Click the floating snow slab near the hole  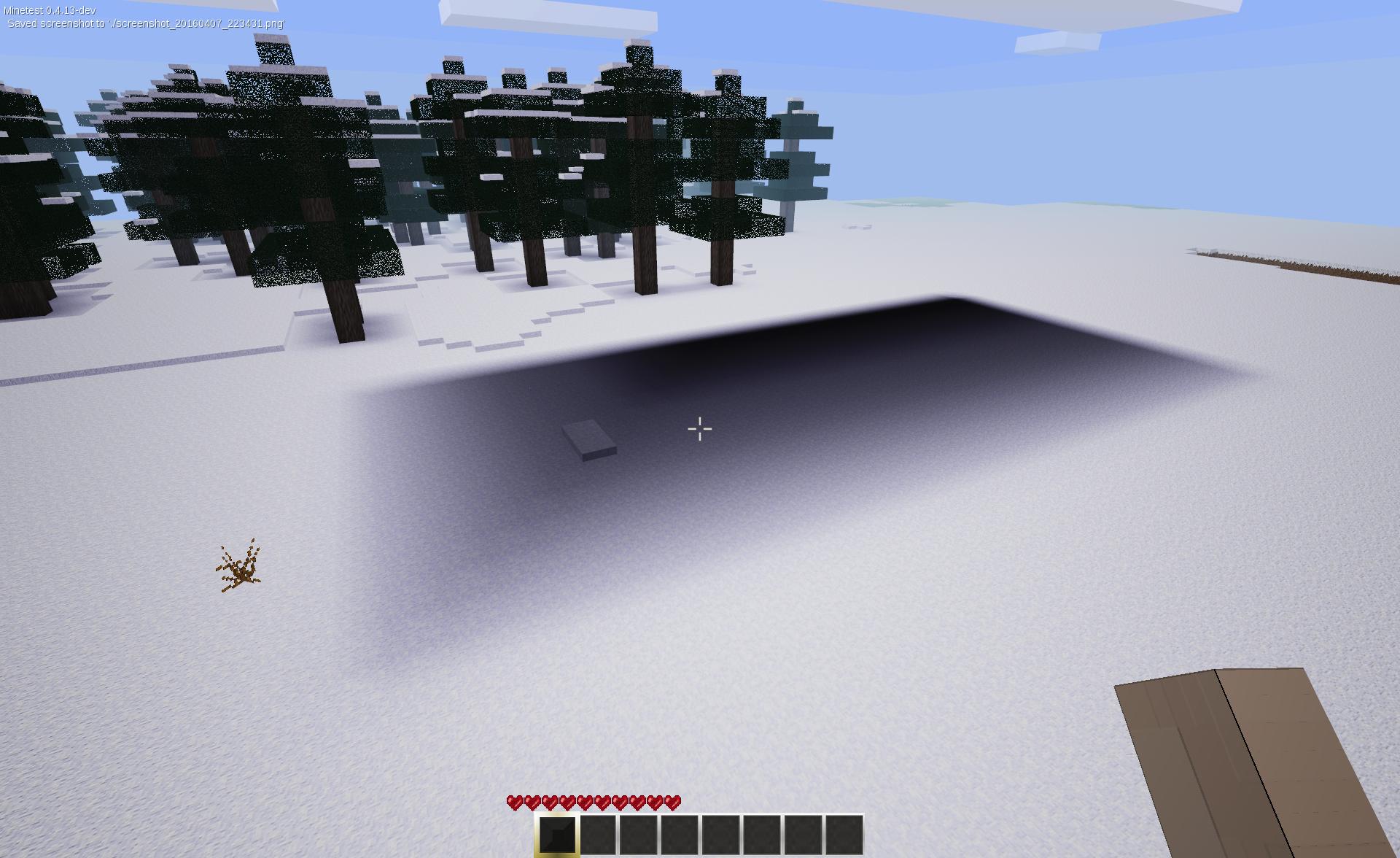(589, 438)
